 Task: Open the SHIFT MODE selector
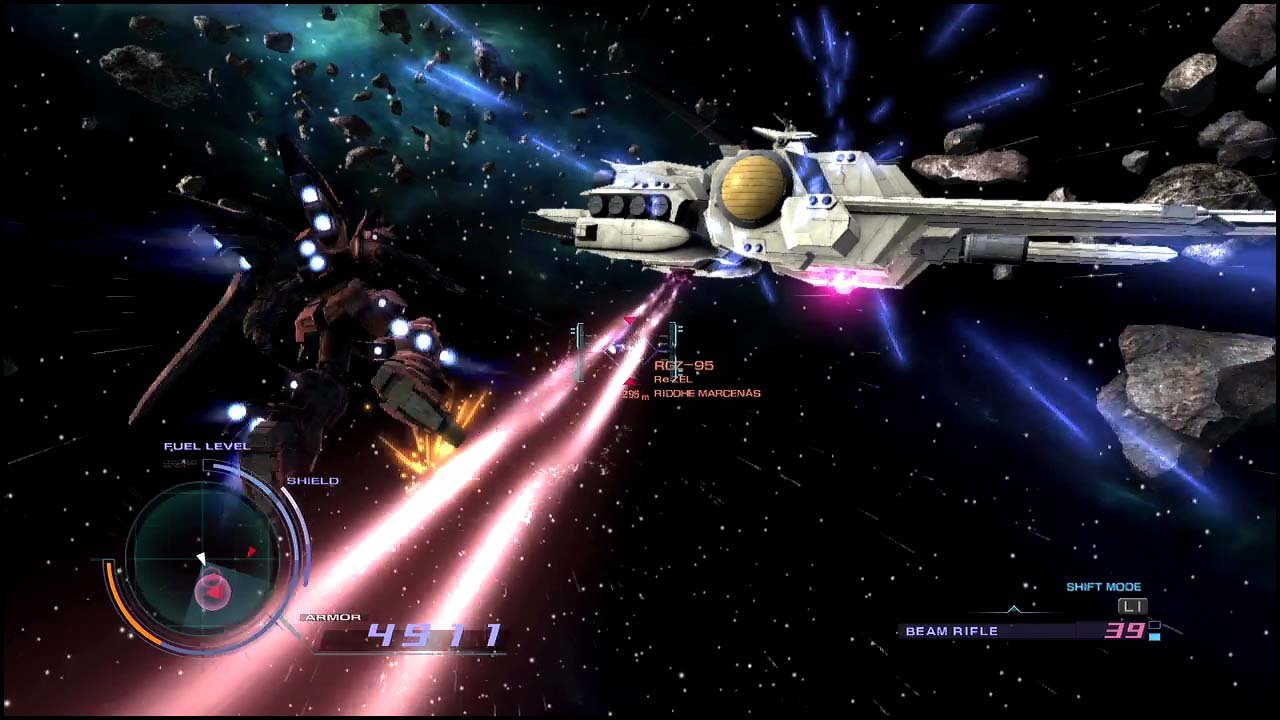coord(1103,586)
